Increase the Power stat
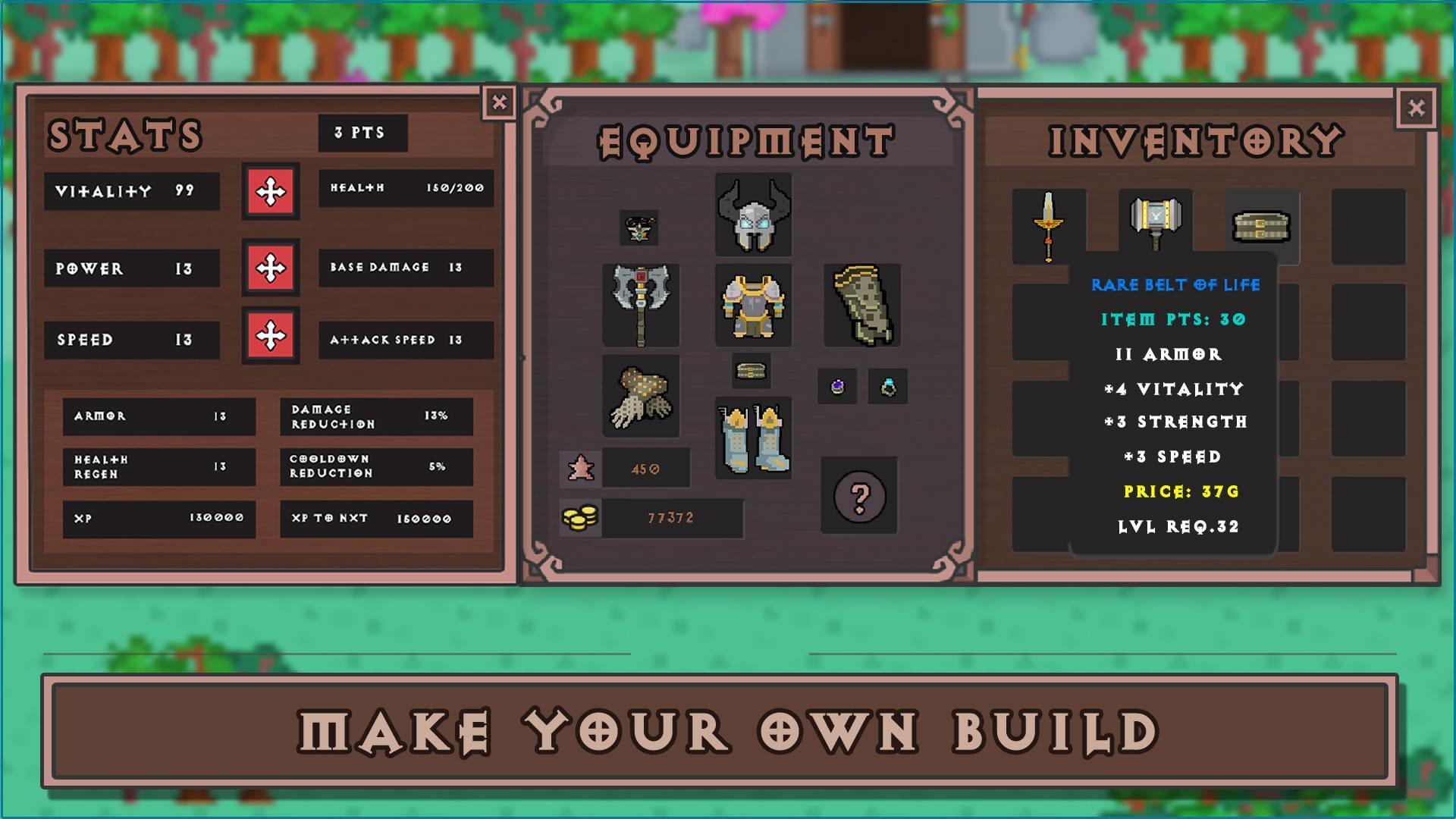This screenshot has width=1456, height=819. point(271,268)
